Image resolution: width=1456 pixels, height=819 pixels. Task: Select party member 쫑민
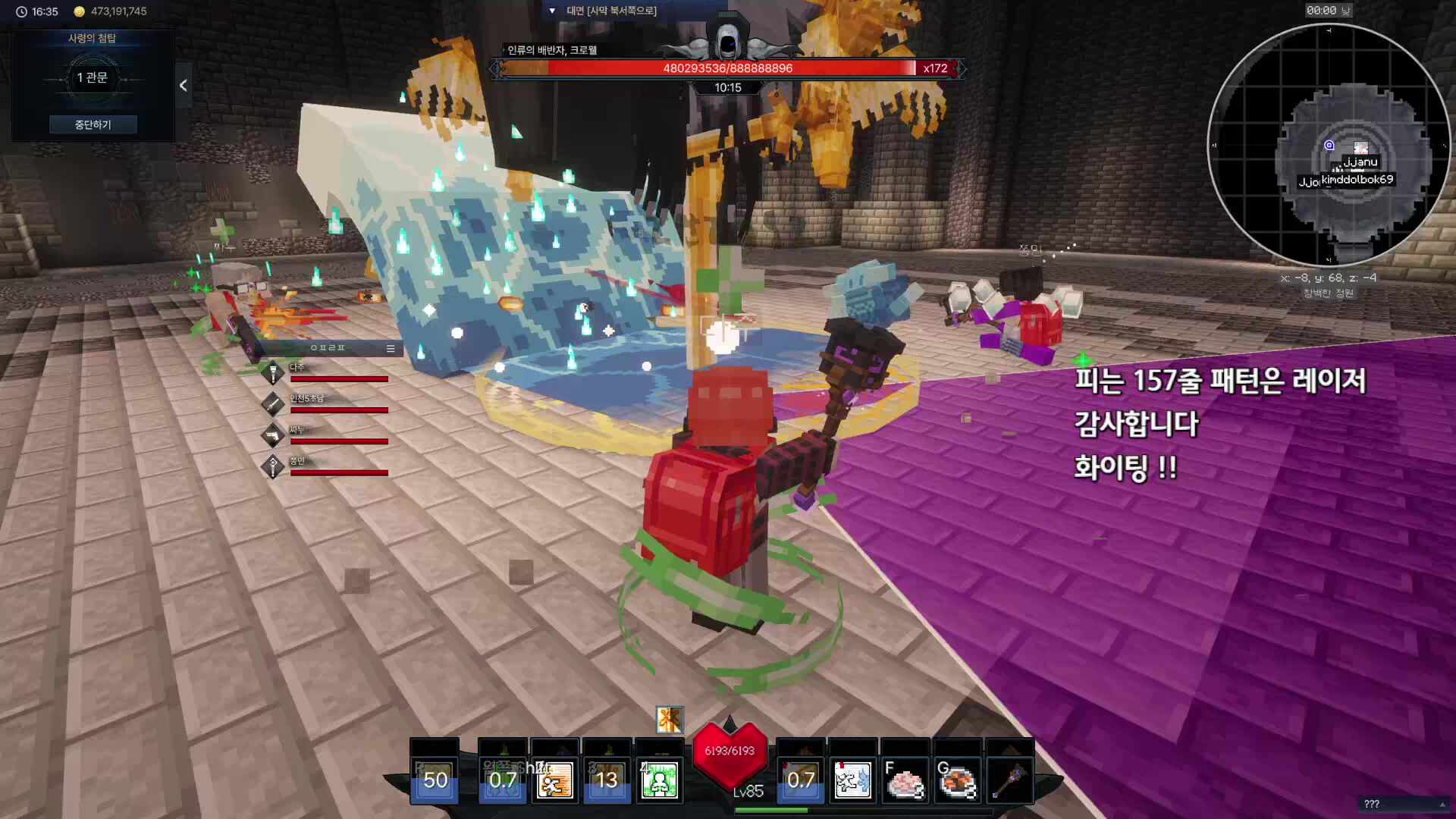point(330,466)
